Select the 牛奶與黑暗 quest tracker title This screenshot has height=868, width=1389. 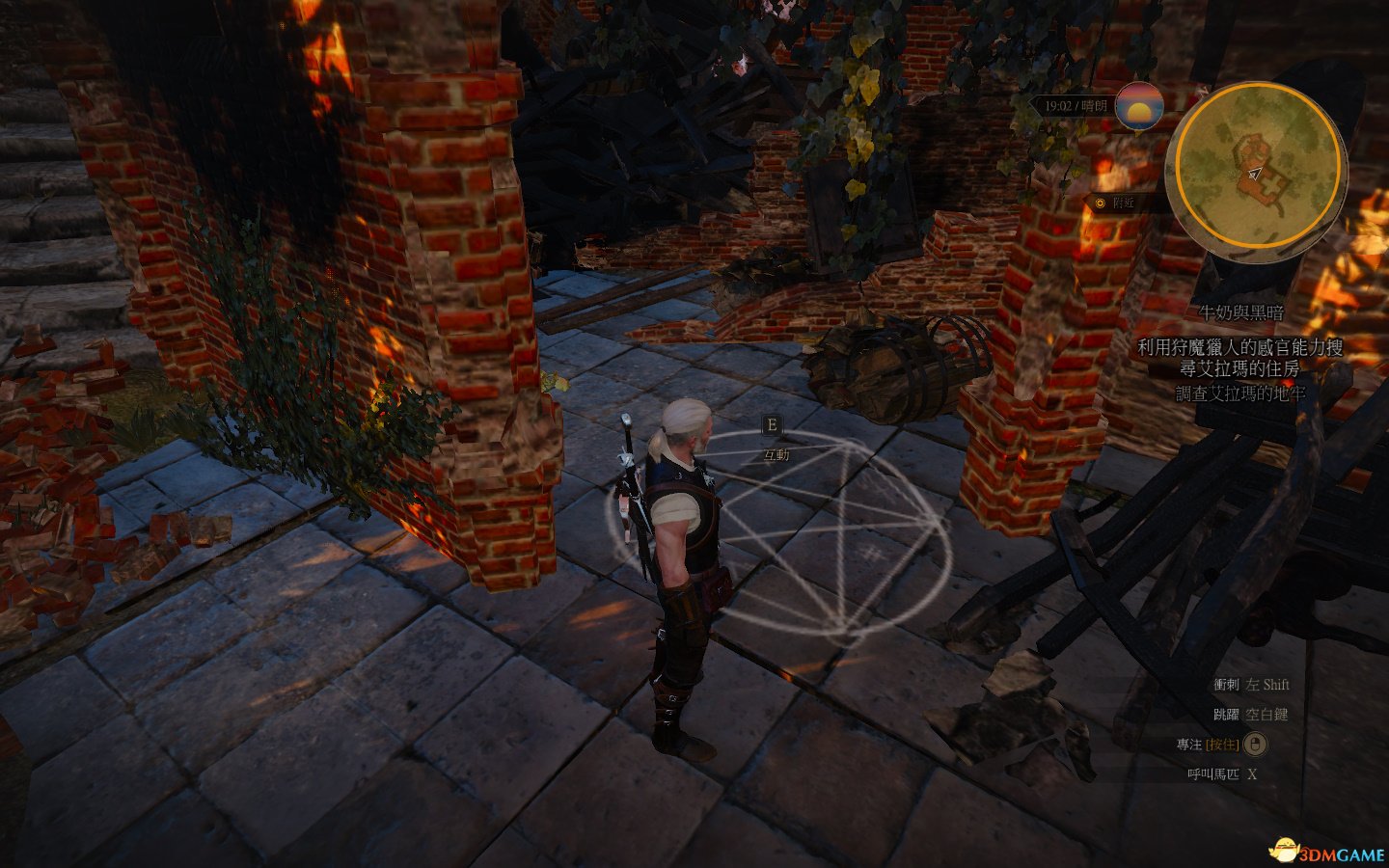click(x=1240, y=312)
